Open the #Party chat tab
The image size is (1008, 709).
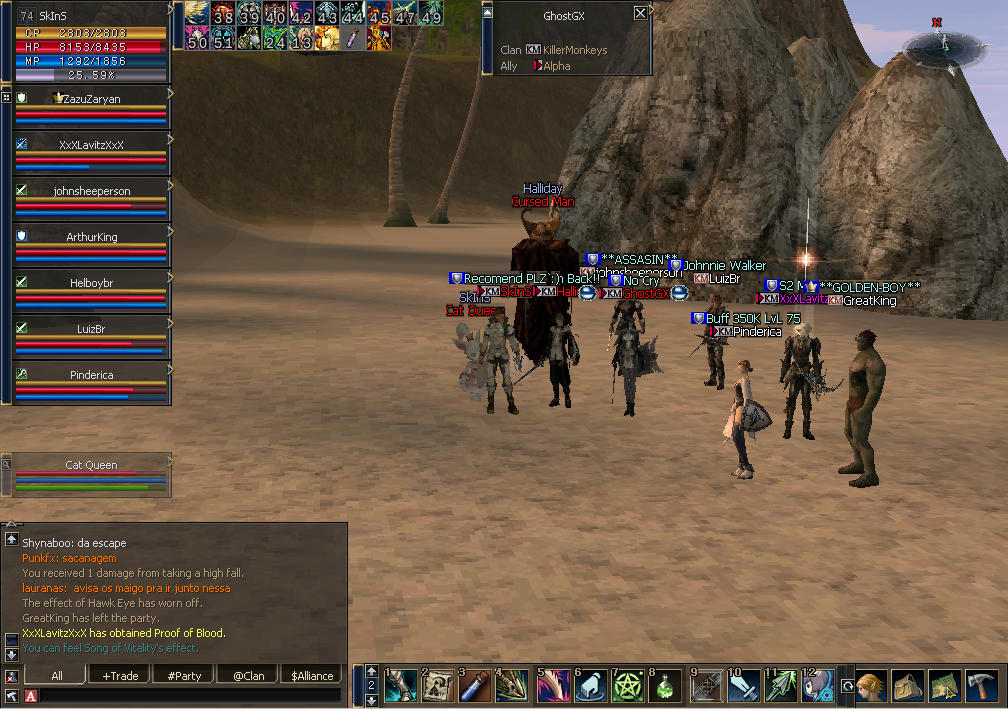pos(183,676)
